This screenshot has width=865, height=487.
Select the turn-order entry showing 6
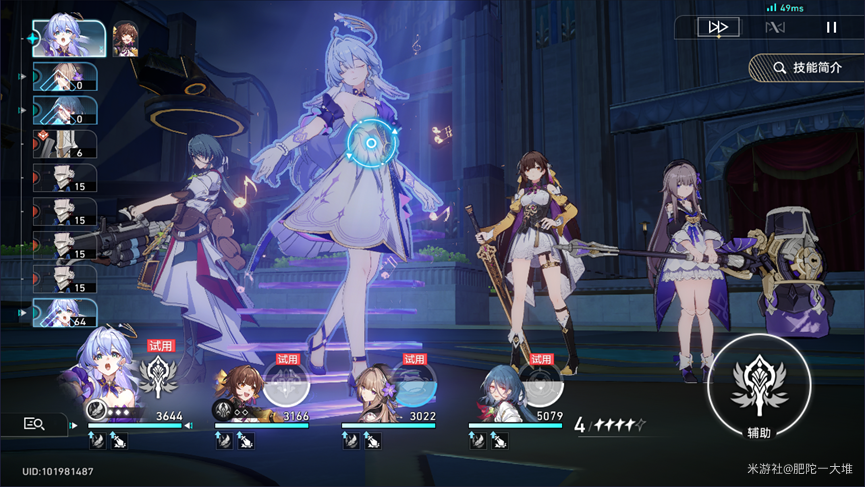pyautogui.click(x=65, y=145)
